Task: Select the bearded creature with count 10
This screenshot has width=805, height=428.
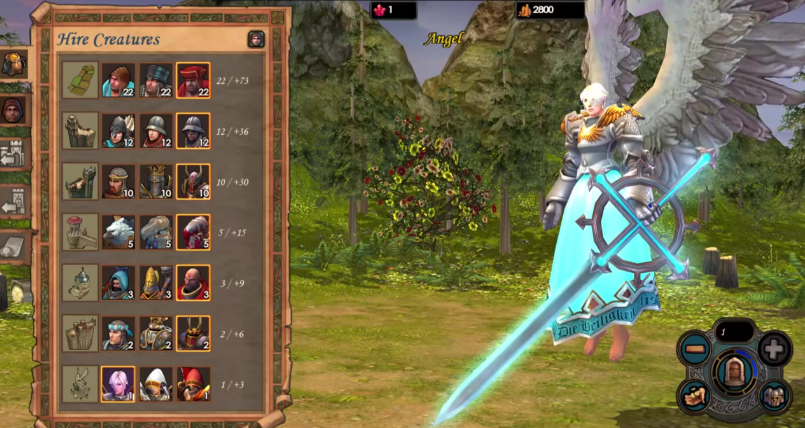Action: point(118,181)
